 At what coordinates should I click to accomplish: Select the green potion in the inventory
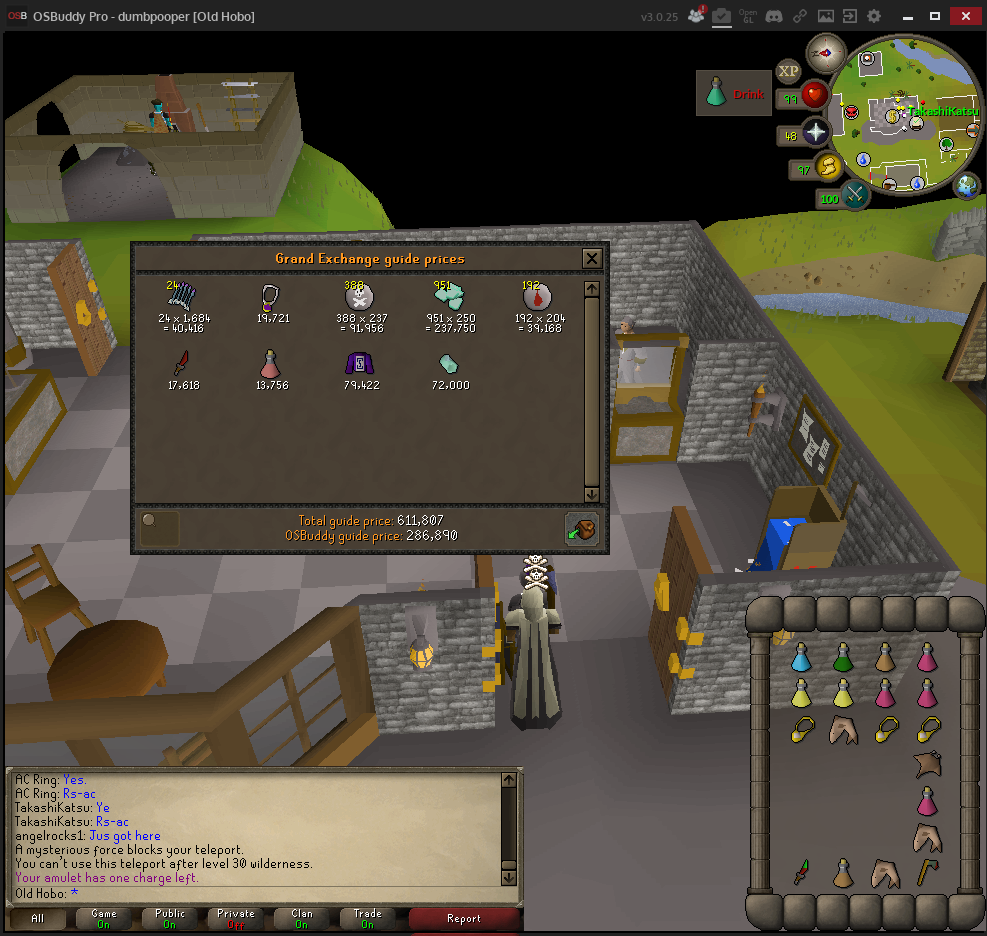(x=843, y=658)
